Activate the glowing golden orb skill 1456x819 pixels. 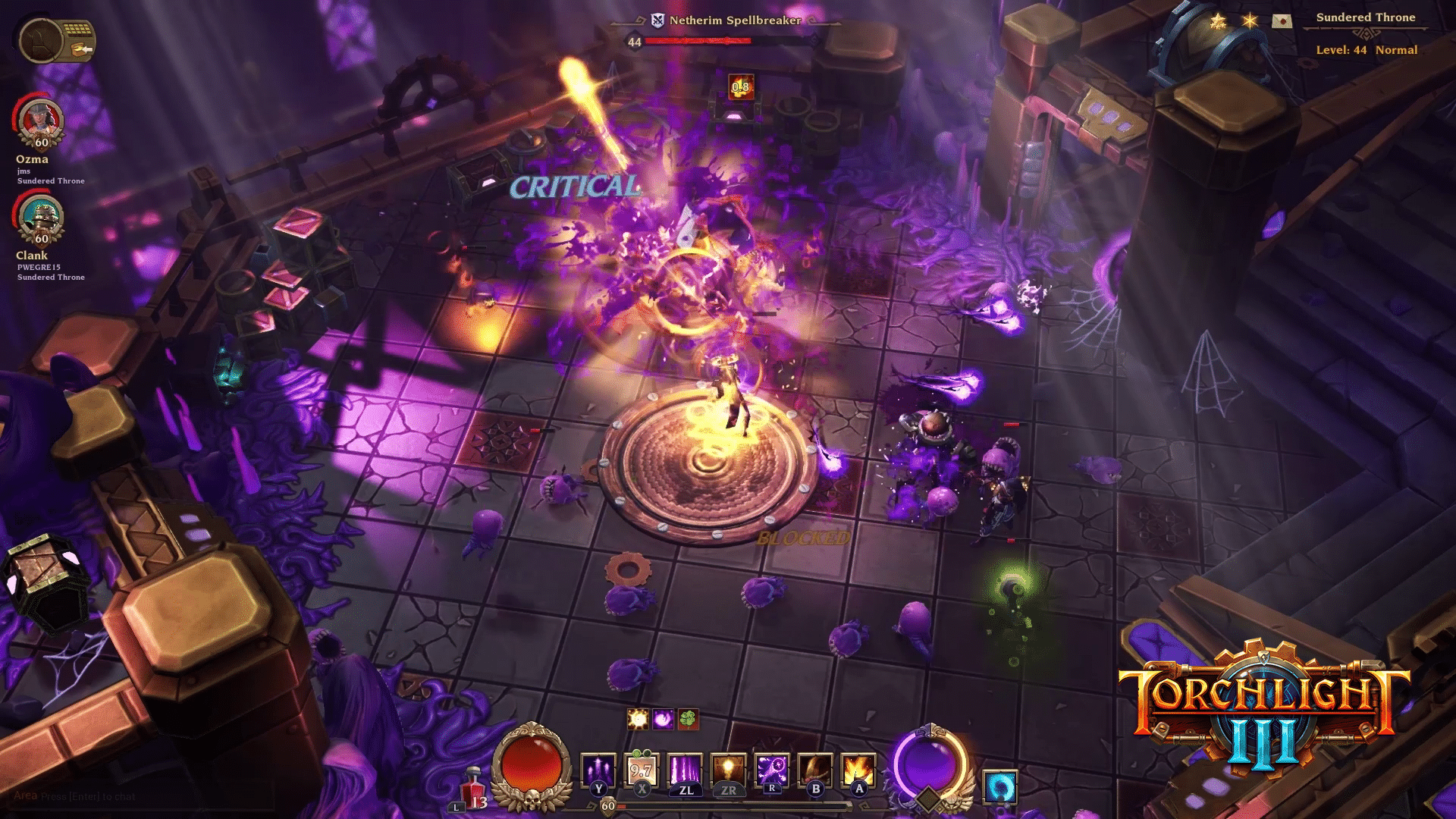click(x=728, y=770)
